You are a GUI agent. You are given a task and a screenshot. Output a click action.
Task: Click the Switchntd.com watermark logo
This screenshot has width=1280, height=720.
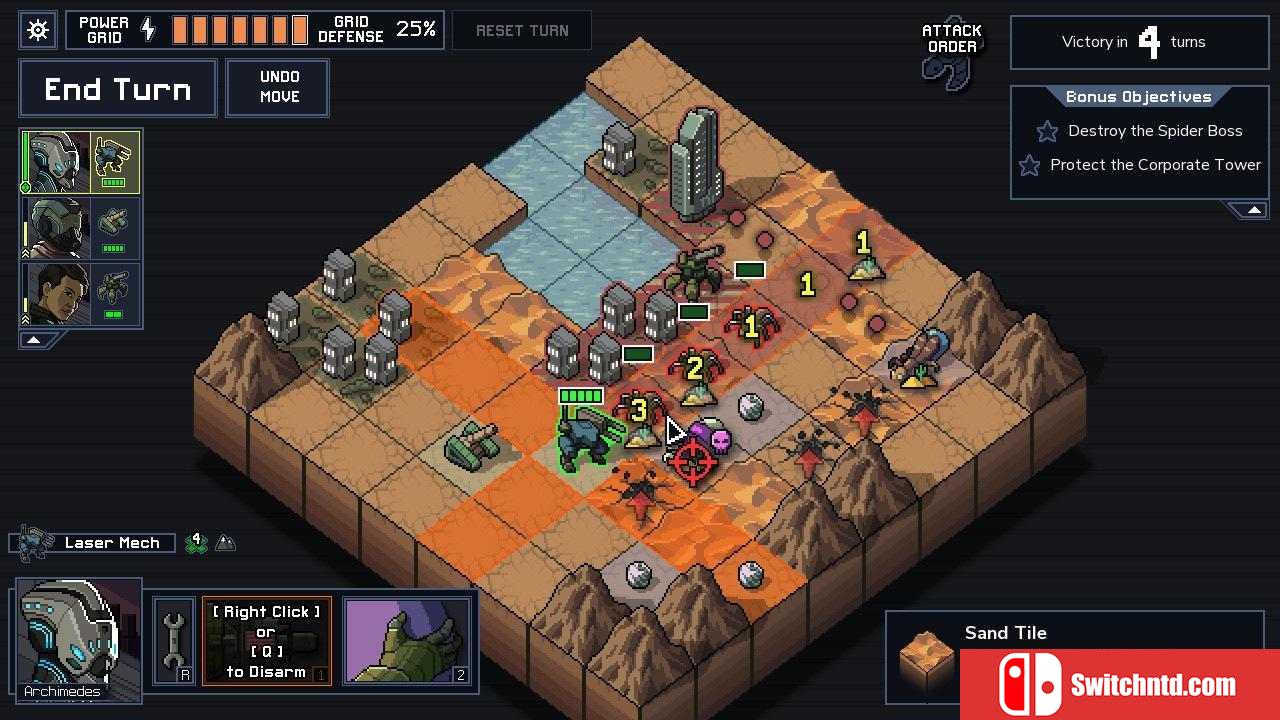coord(1120,685)
